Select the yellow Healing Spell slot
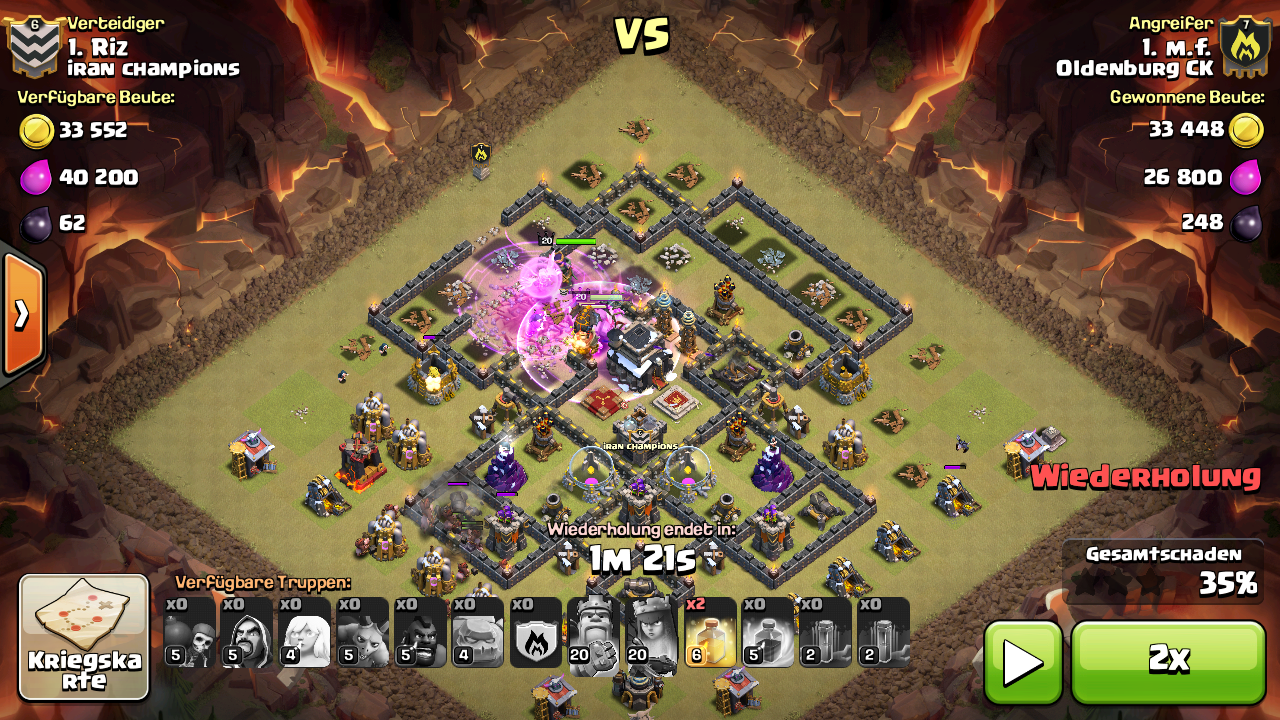 [710, 633]
